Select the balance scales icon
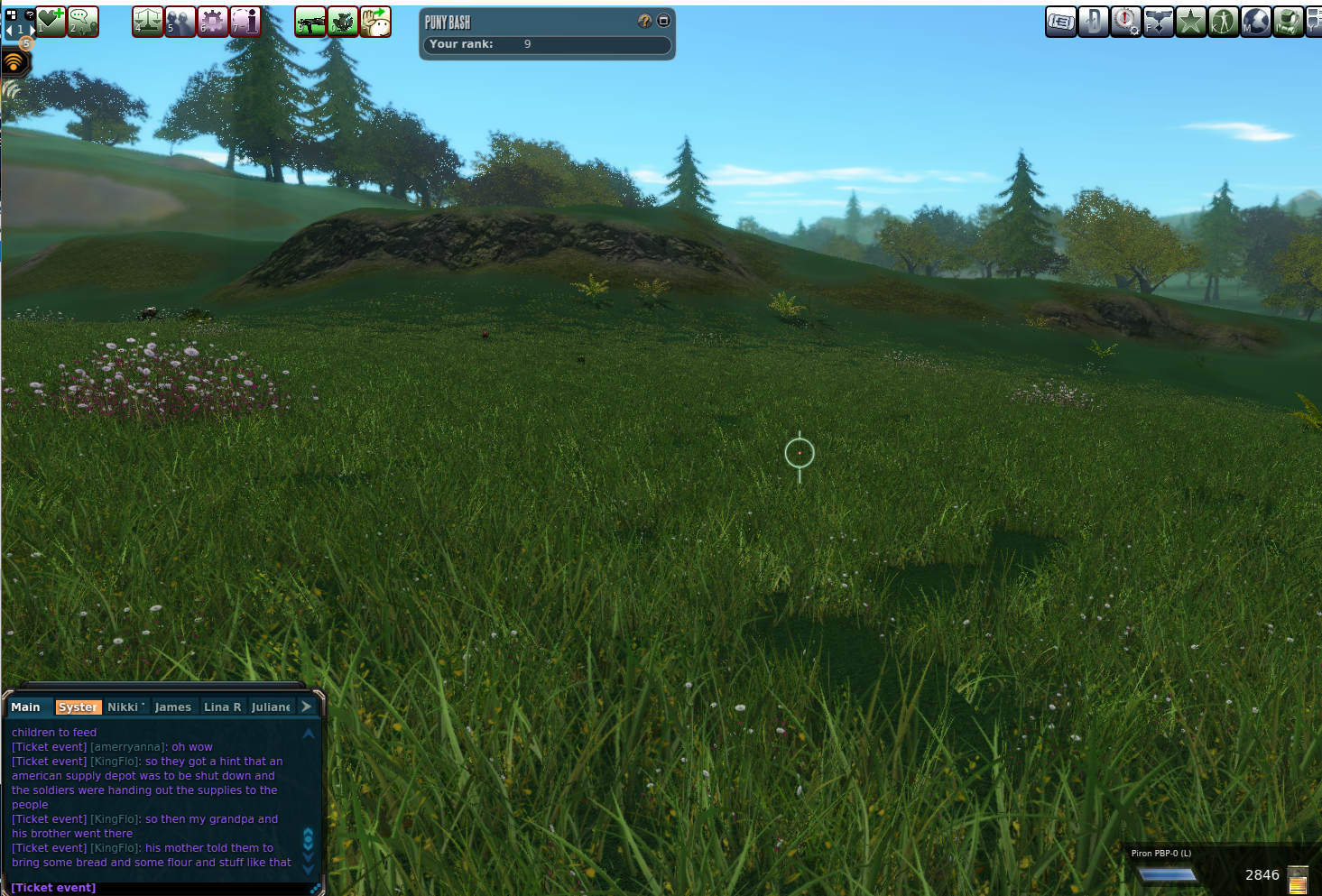The height and width of the screenshot is (896, 1322). click(148, 21)
